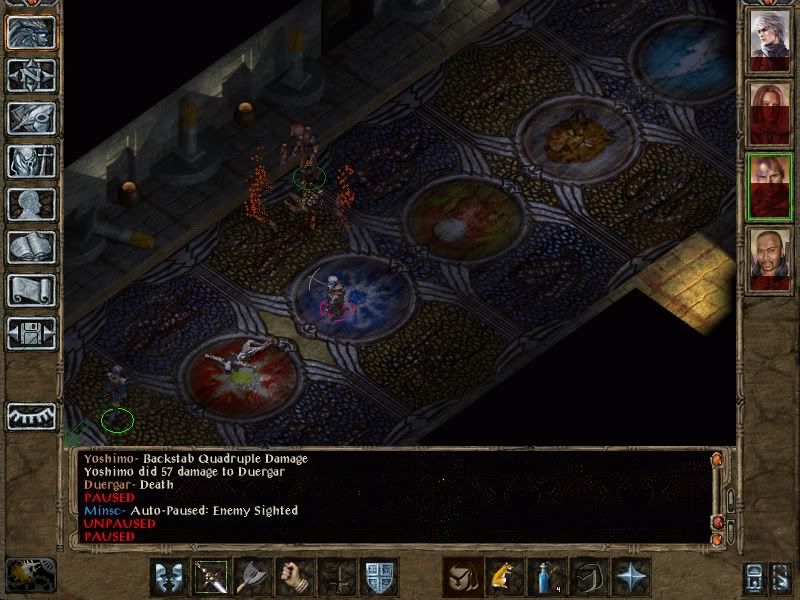Return to the game view button

31,32
